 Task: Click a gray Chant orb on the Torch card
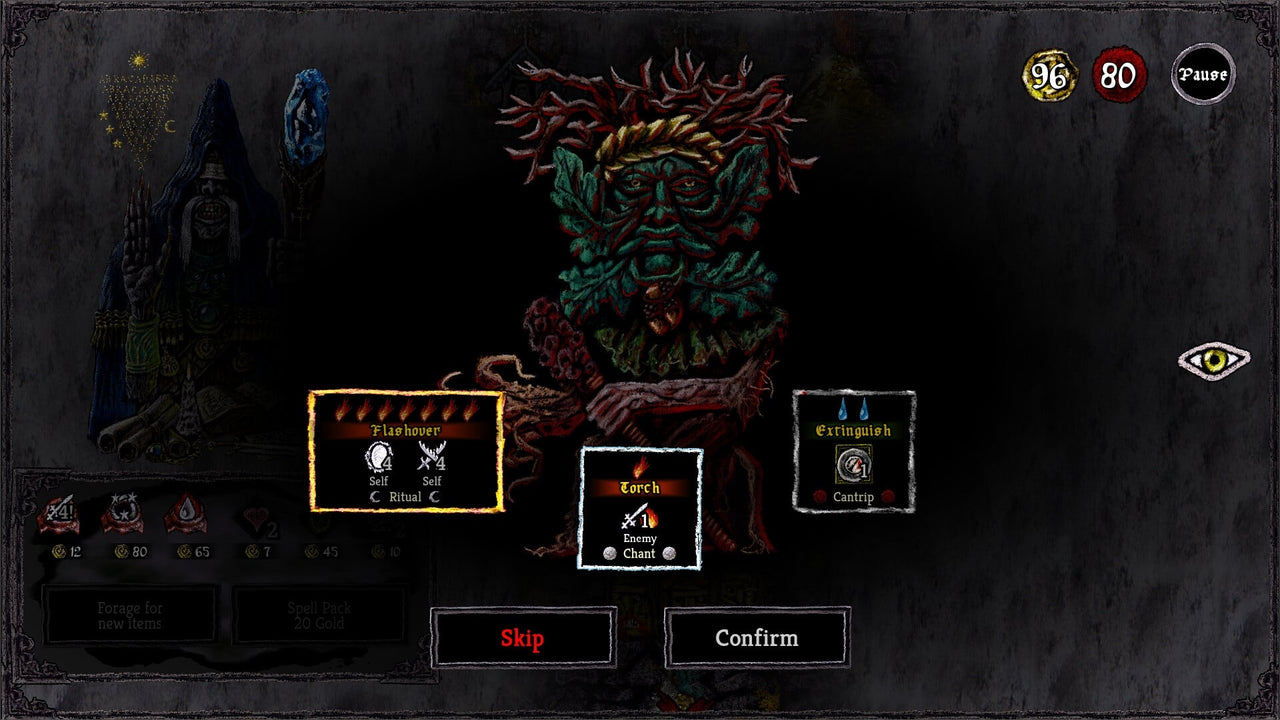(x=610, y=553)
